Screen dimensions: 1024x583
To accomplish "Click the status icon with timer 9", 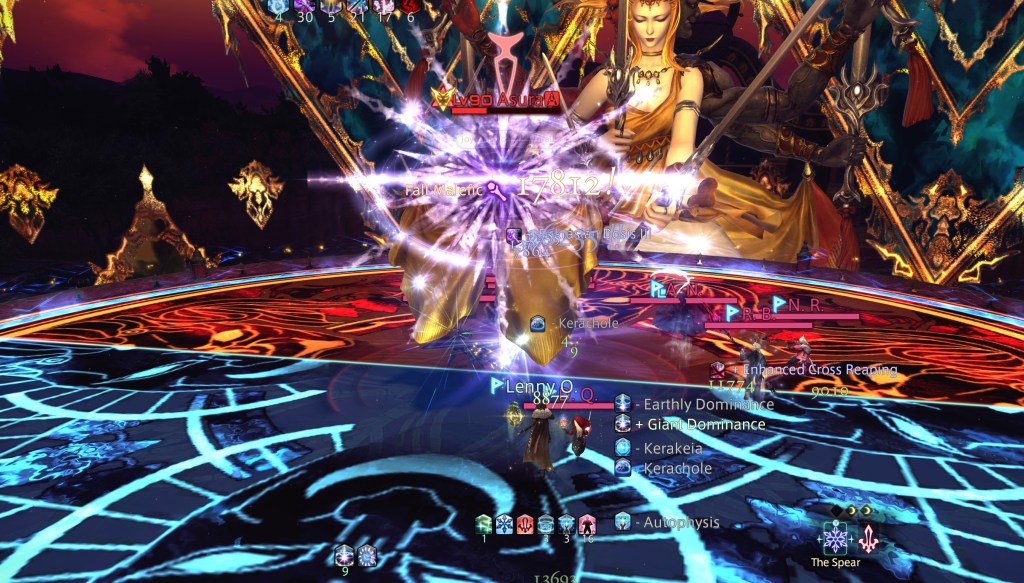I will [345, 556].
